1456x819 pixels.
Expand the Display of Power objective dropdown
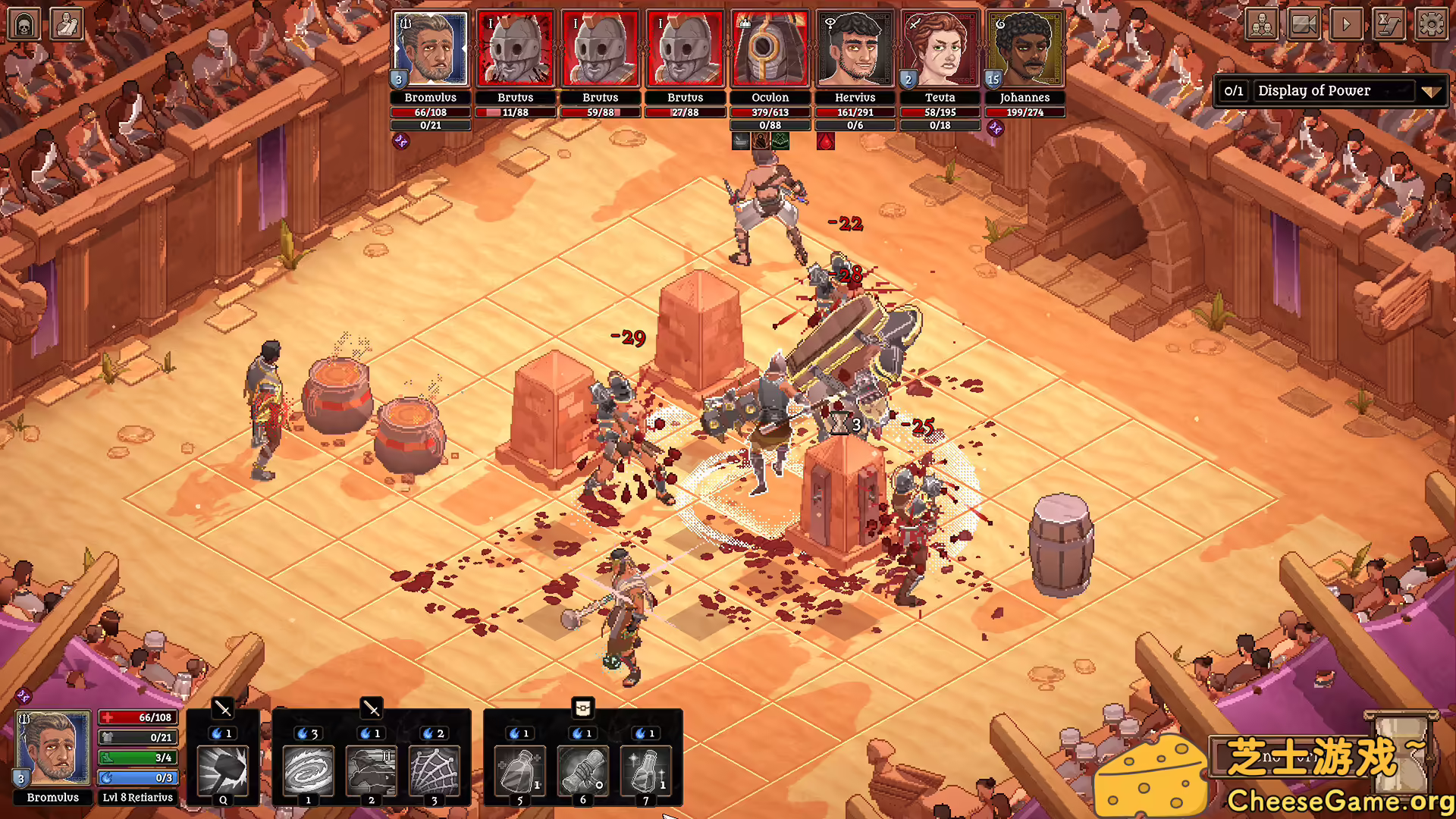pos(1430,92)
